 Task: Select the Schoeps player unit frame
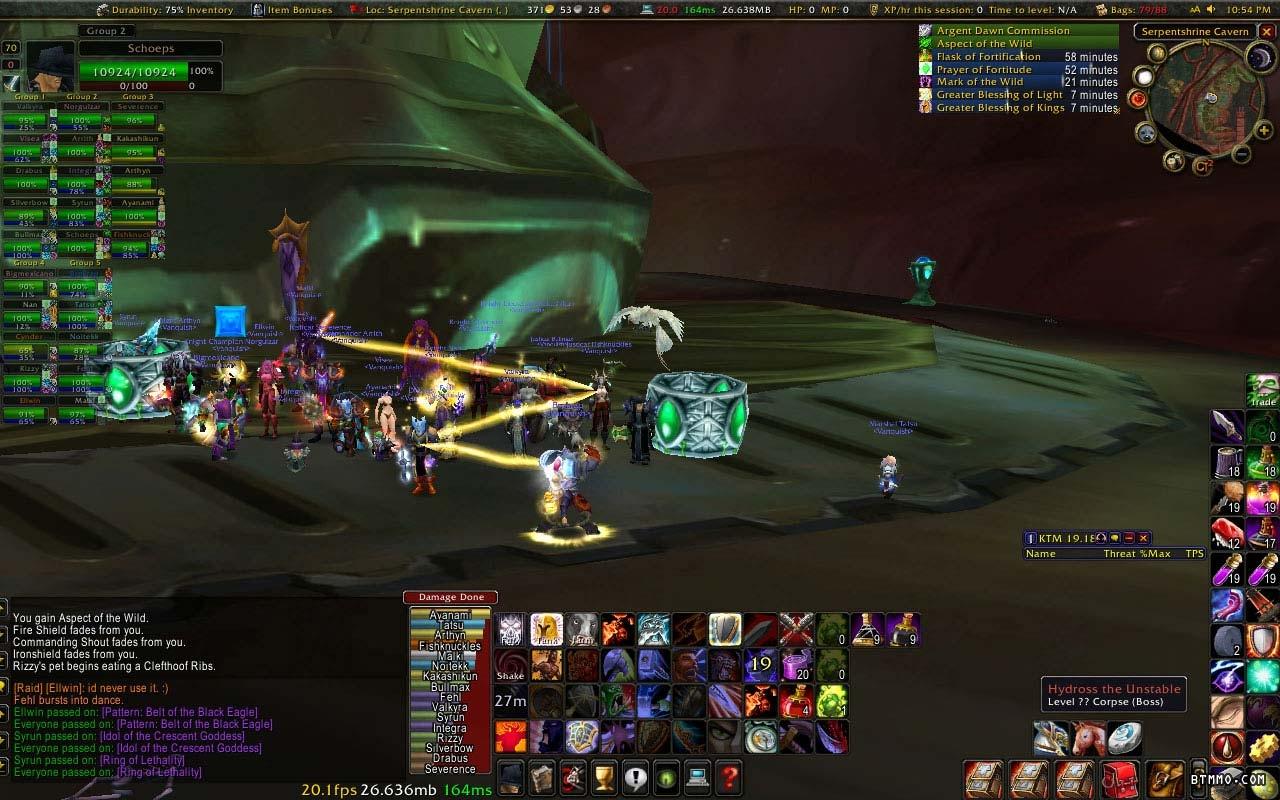[x=150, y=48]
